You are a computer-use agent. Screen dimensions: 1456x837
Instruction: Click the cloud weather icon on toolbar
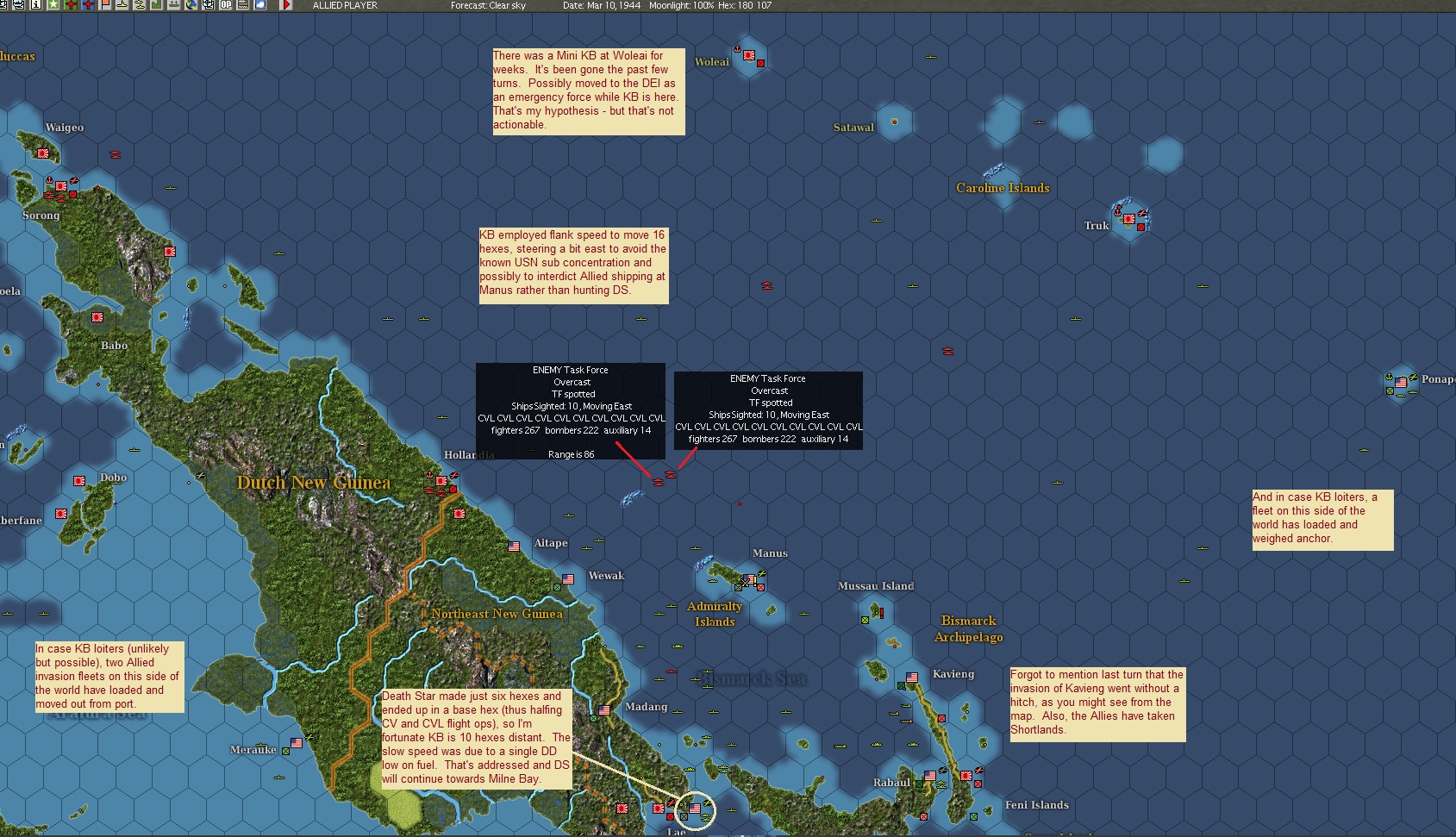click(x=259, y=6)
